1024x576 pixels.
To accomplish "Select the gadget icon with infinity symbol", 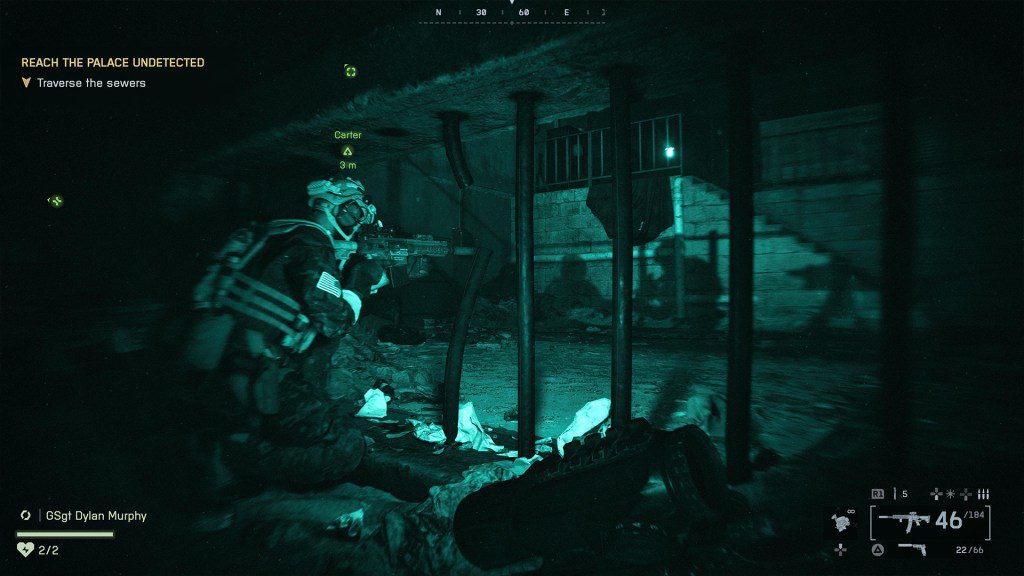I will pos(843,521).
